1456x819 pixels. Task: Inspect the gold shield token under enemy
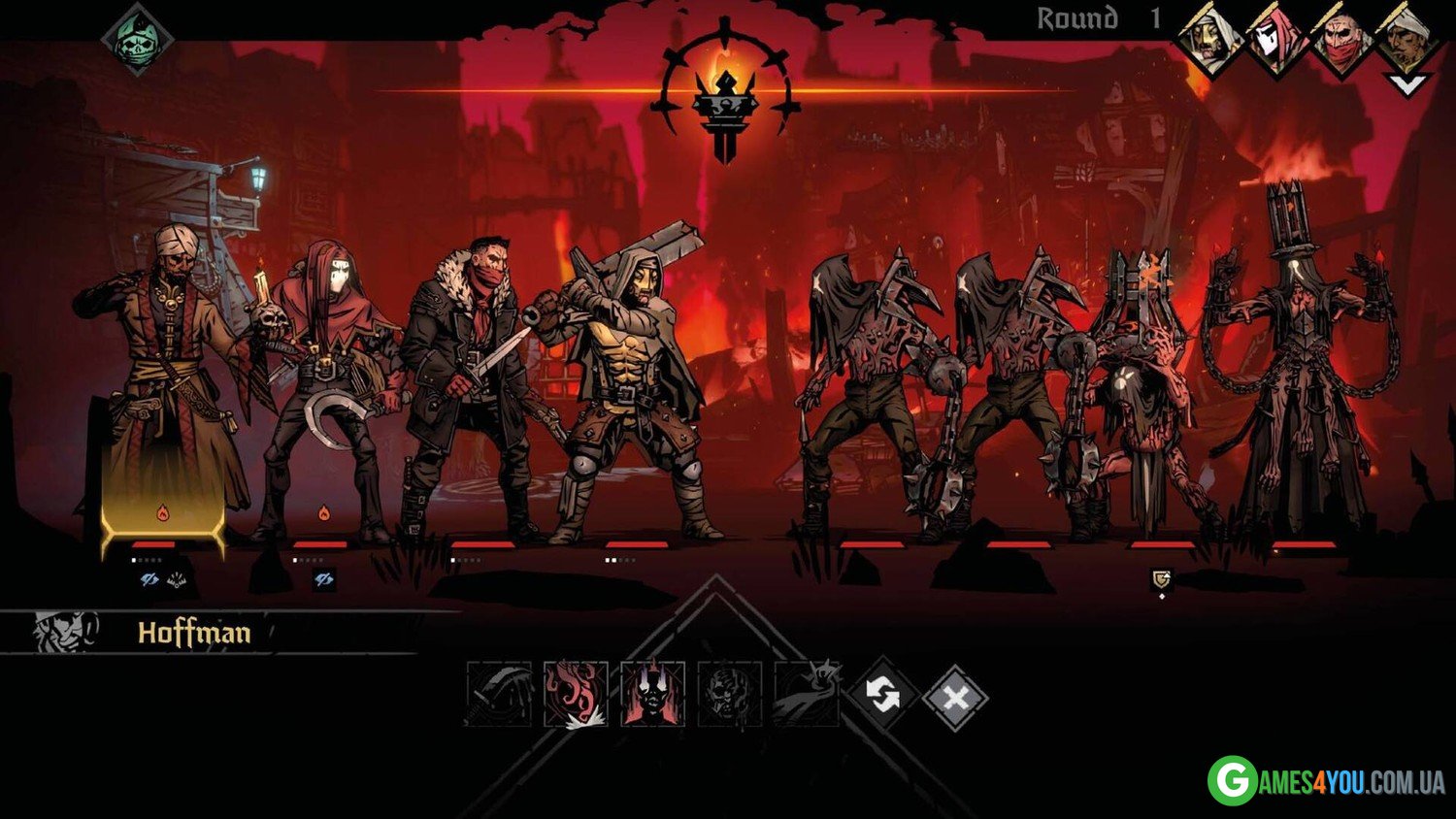(1161, 579)
